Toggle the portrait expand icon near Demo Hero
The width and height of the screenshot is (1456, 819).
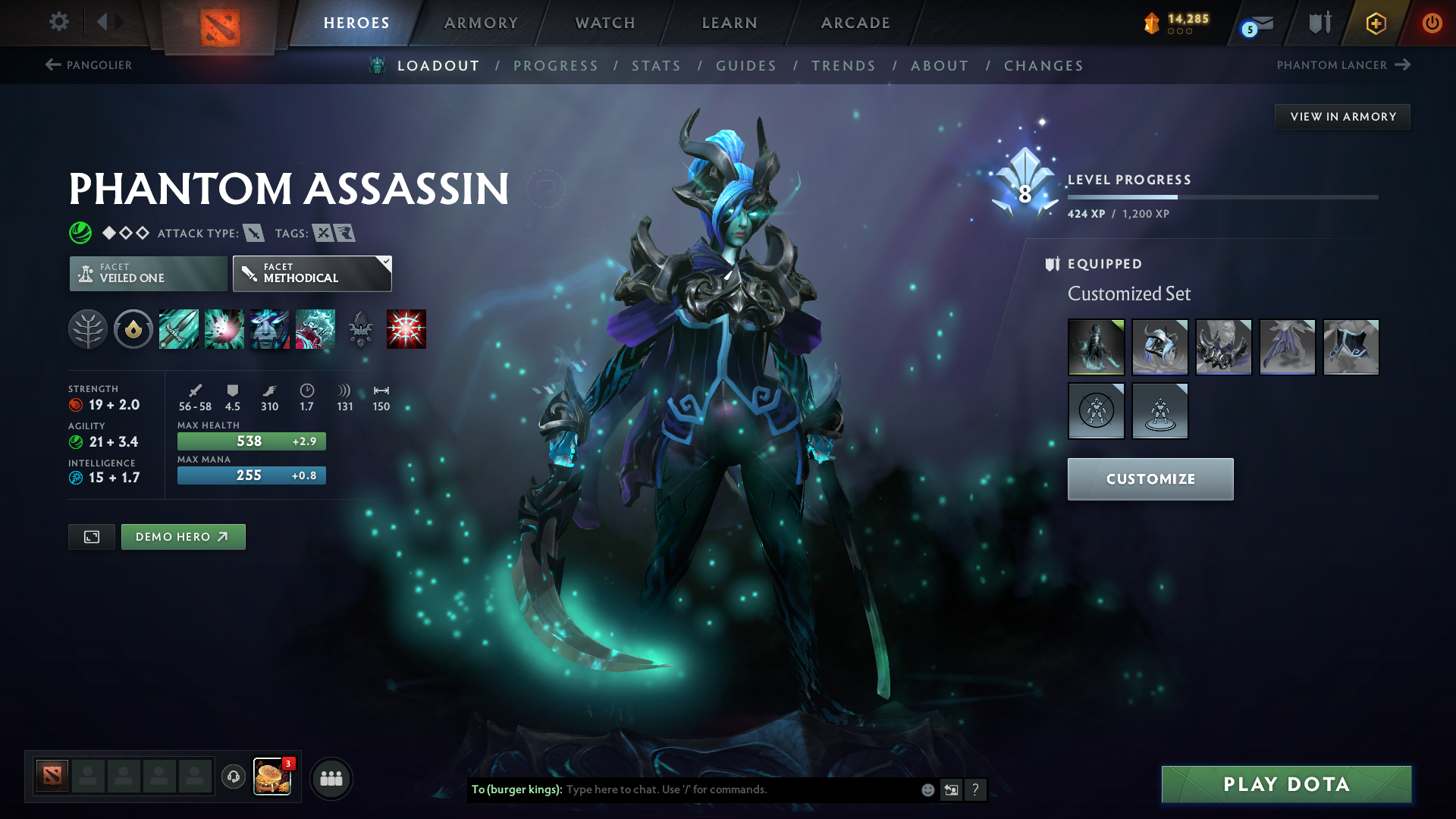pos(91,536)
